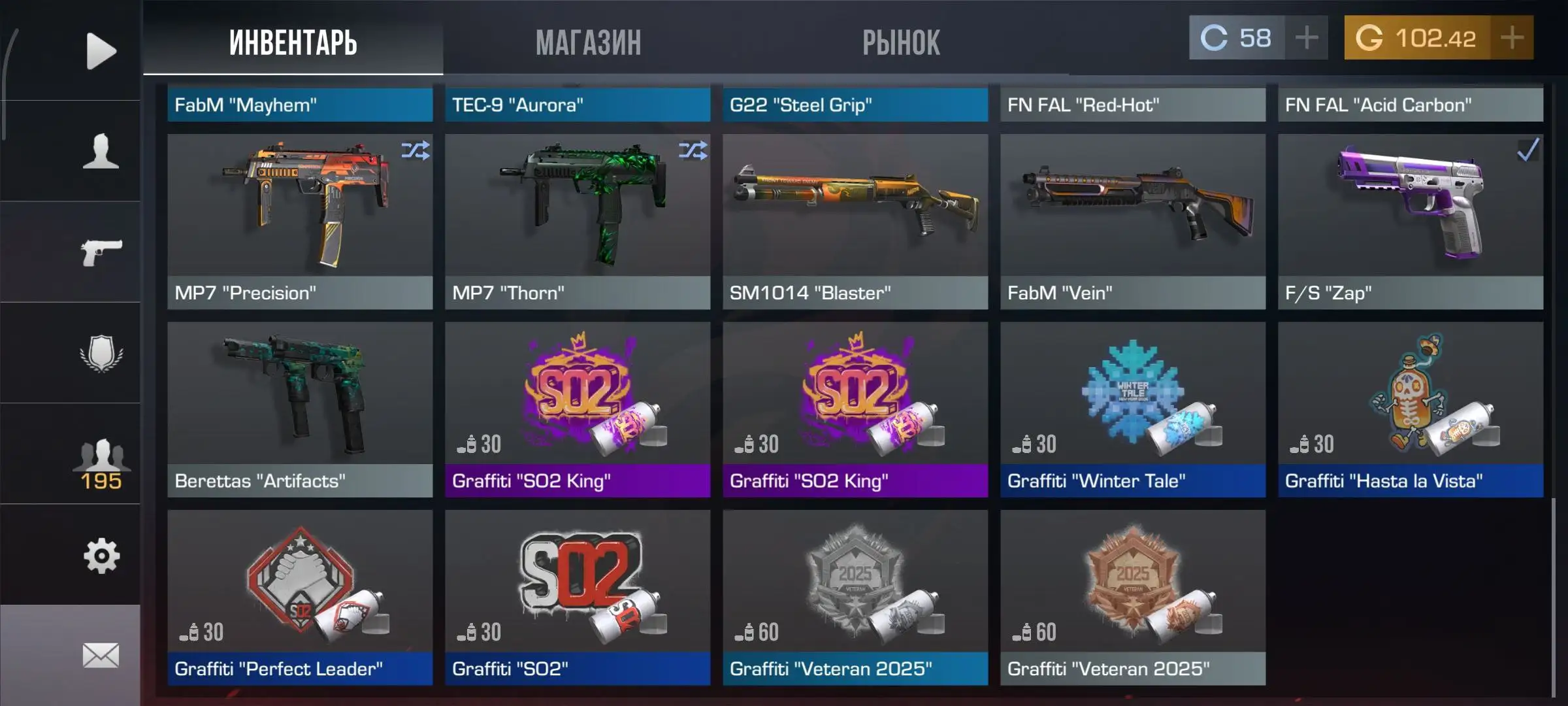
Task: Choose the SM1014 "Blaster" shotgun skin
Action: coord(855,221)
